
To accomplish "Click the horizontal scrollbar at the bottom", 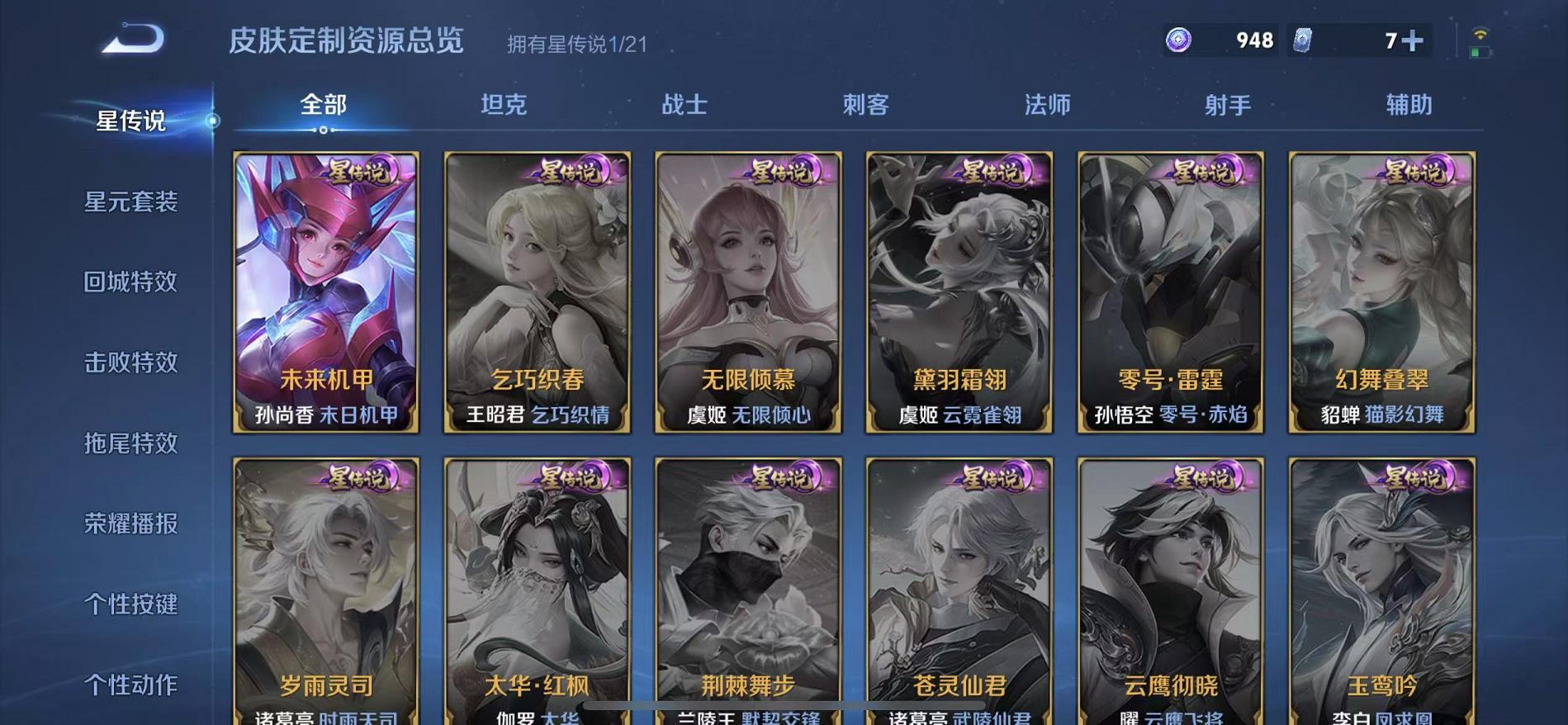I will click(x=784, y=704).
